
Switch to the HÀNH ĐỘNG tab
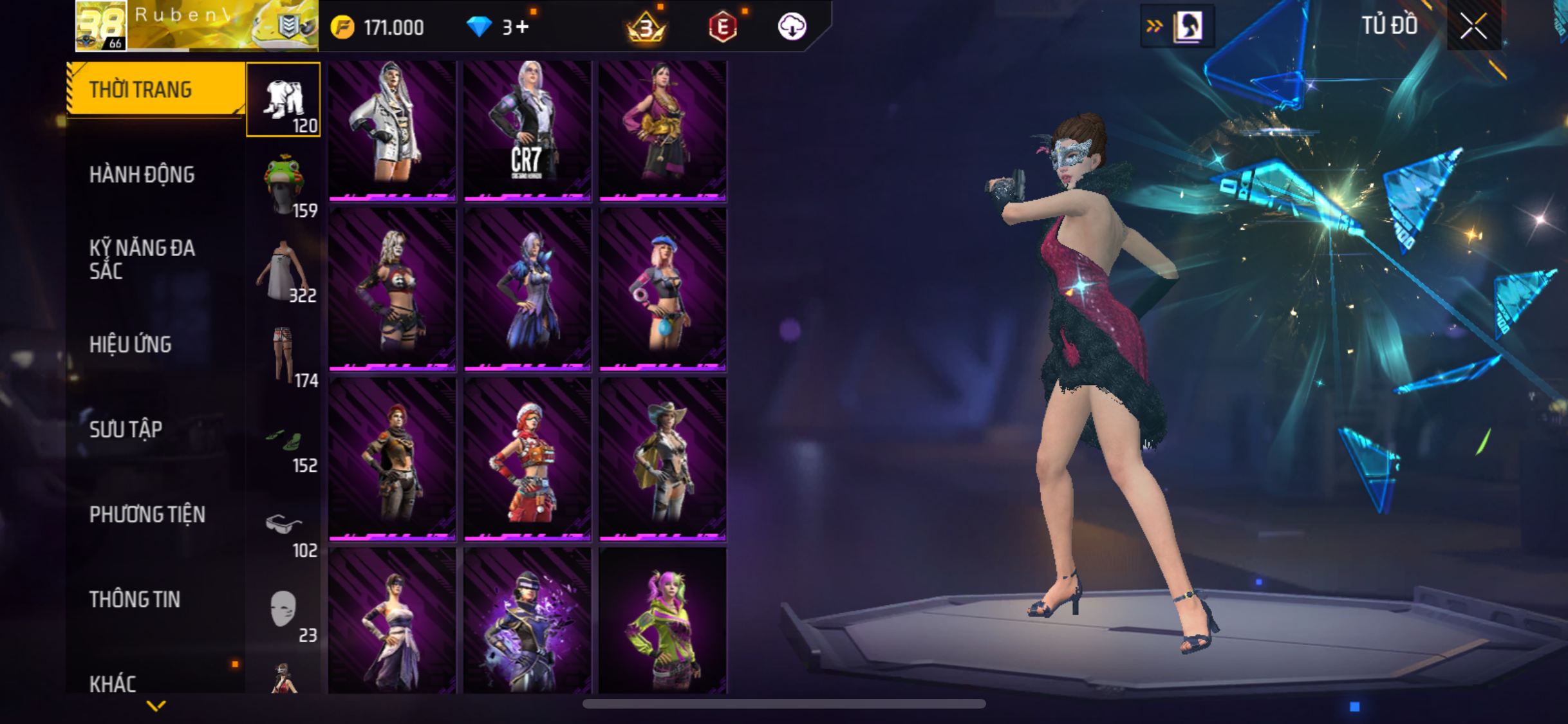[x=142, y=174]
